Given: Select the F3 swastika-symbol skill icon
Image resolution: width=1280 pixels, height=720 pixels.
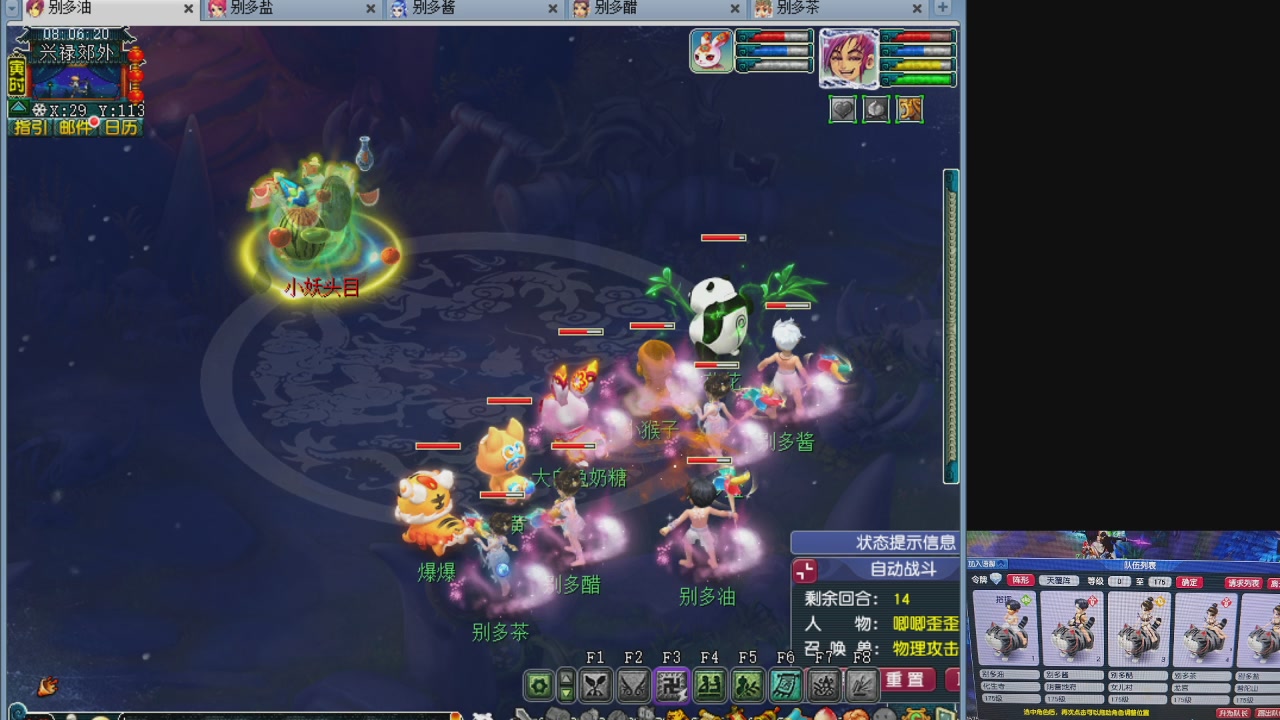Looking at the screenshot, I should point(671,684).
